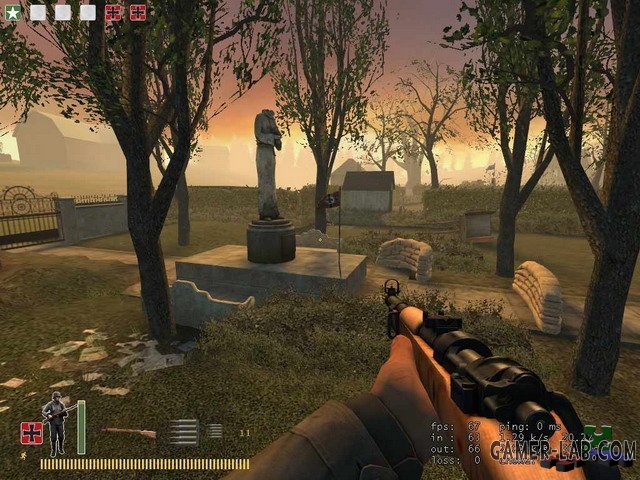640x480 pixels.
Task: Click the green Allied star flag icon
Action: pyautogui.click(x=12, y=12)
